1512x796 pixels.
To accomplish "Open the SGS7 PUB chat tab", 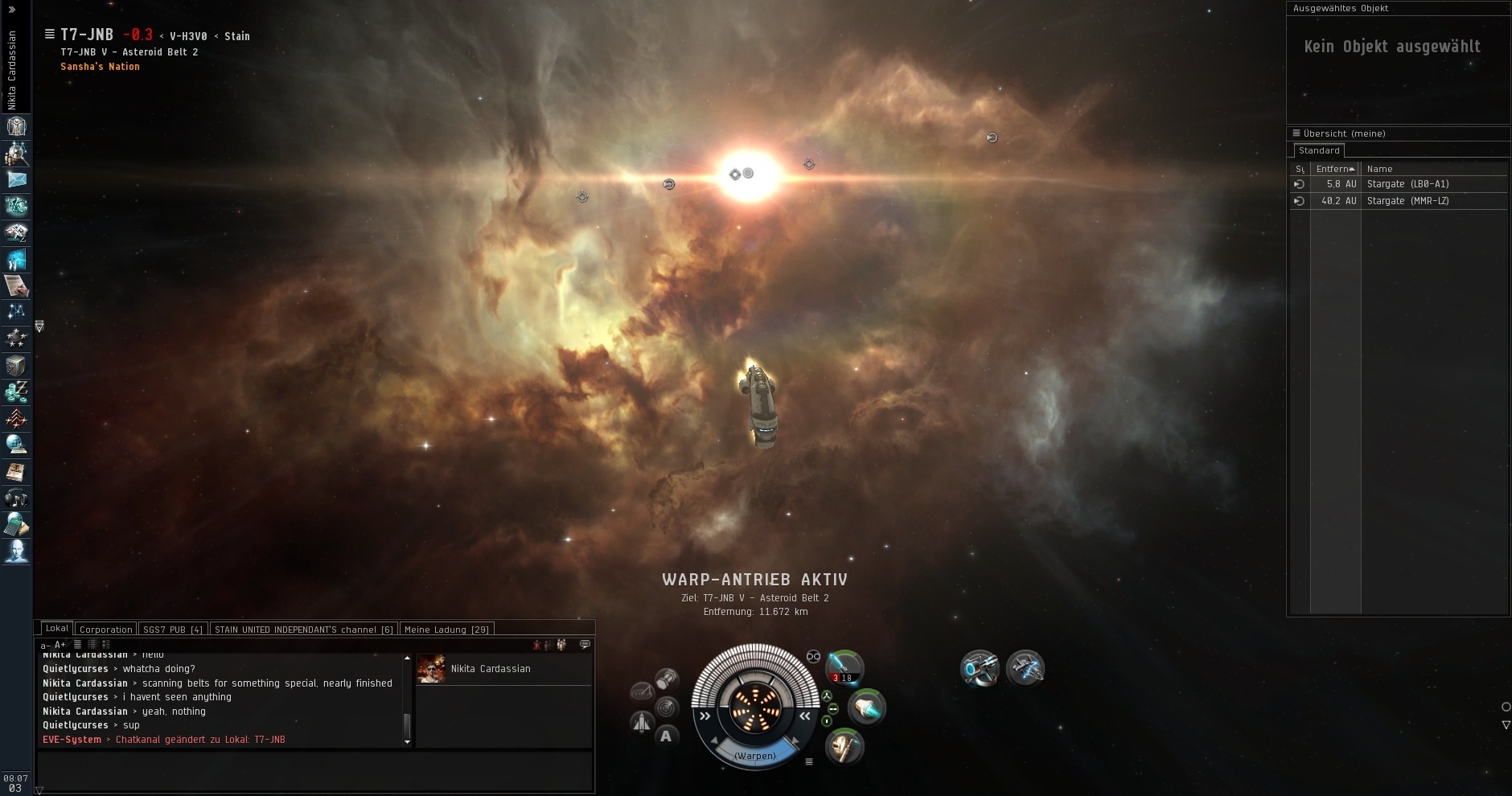I will point(172,630).
